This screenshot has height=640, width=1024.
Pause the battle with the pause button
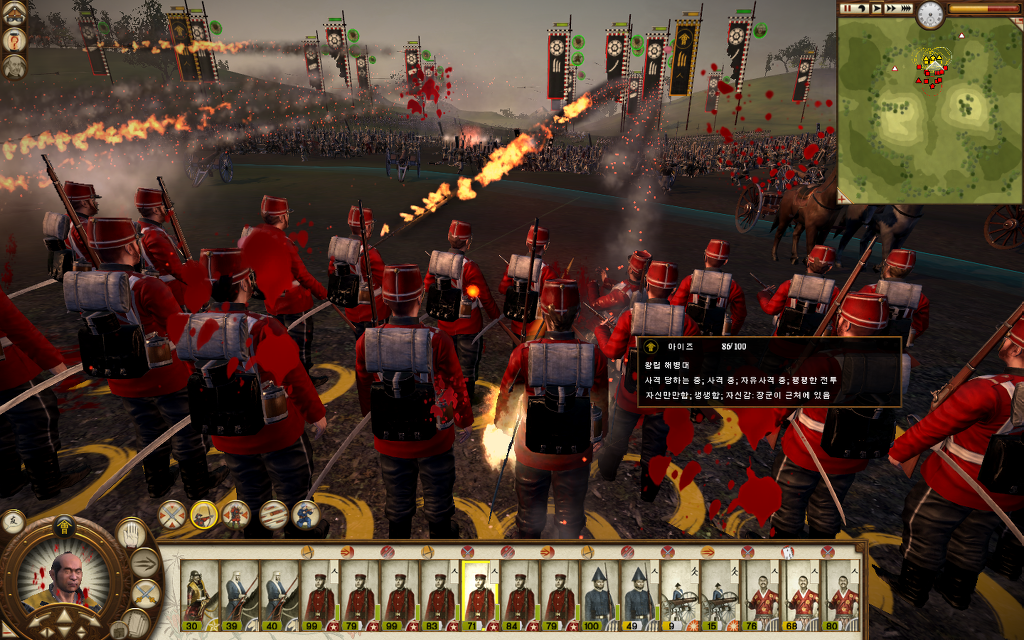847,8
